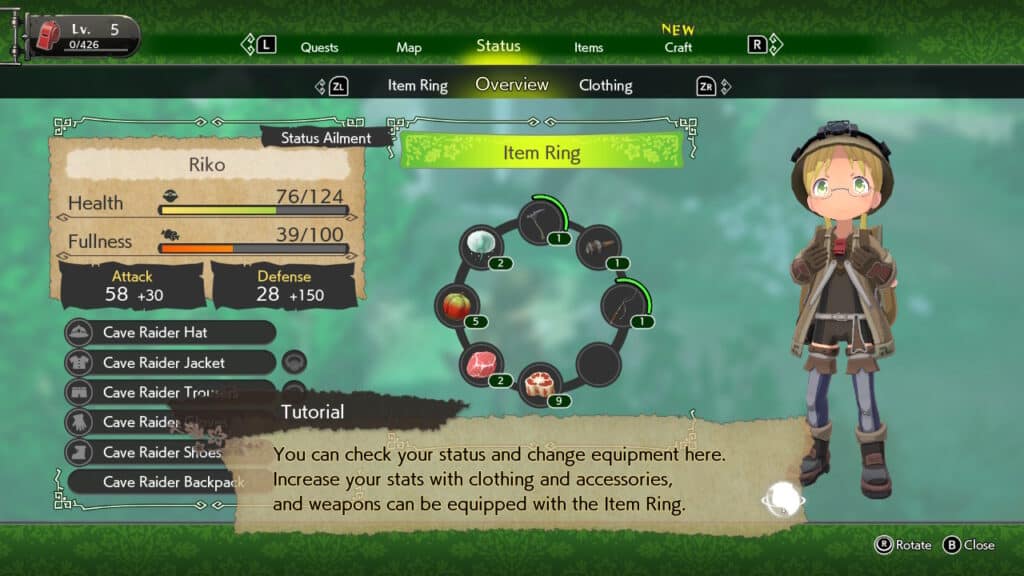
Task: Select the Cave Raider Hat equipment row
Action: pos(170,332)
